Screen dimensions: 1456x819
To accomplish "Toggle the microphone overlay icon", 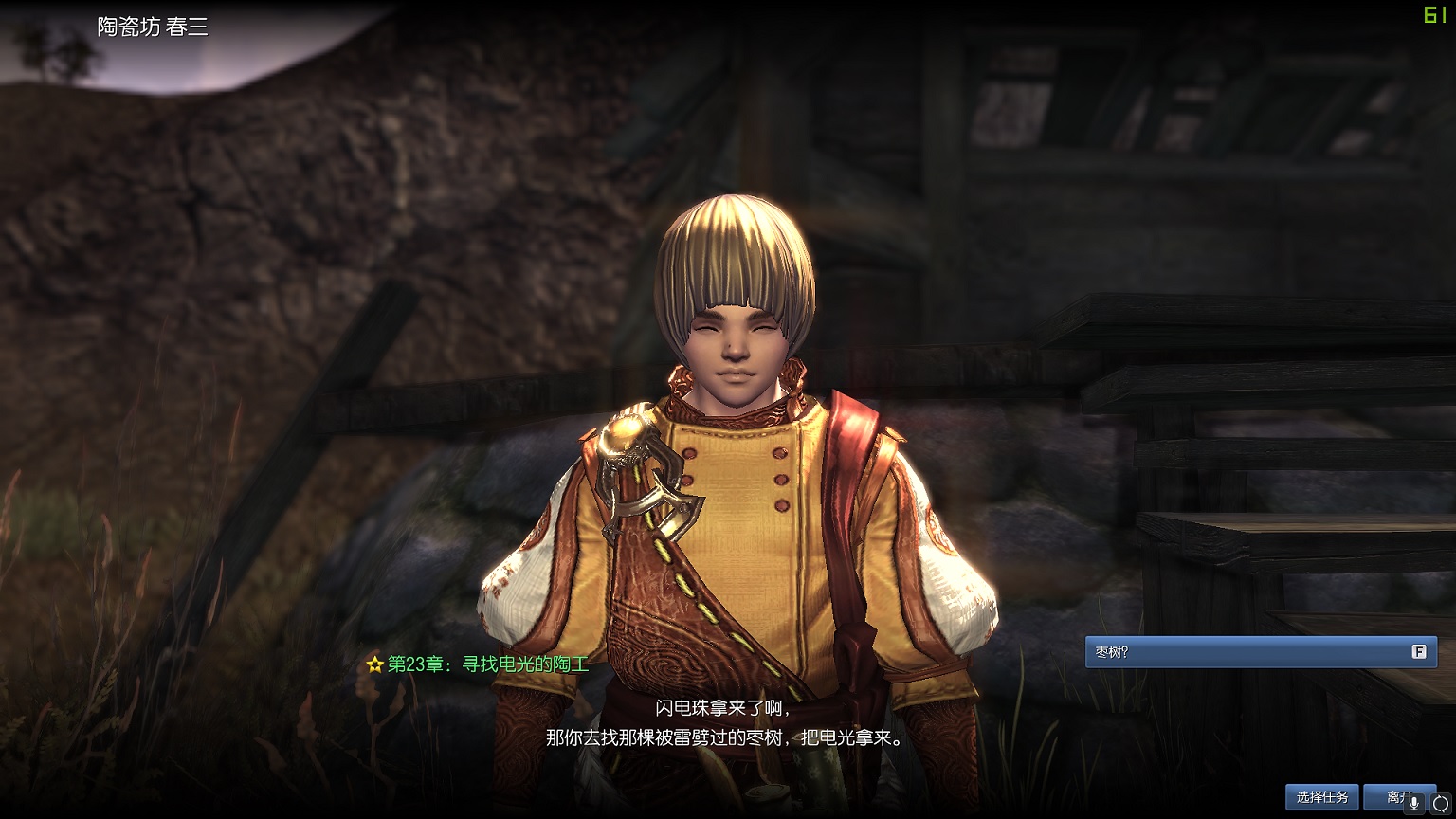I will (1414, 804).
